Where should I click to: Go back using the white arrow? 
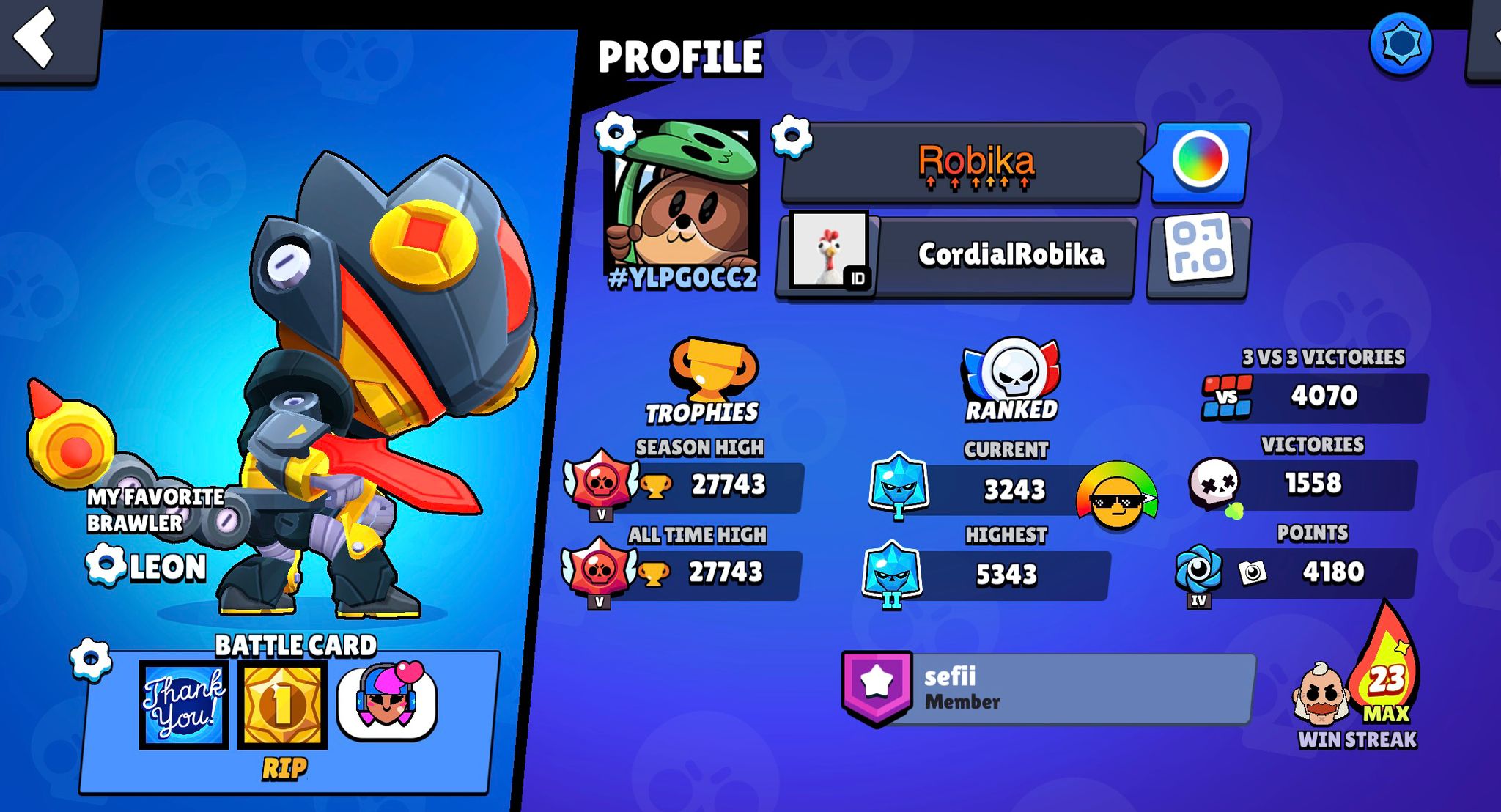click(x=37, y=38)
